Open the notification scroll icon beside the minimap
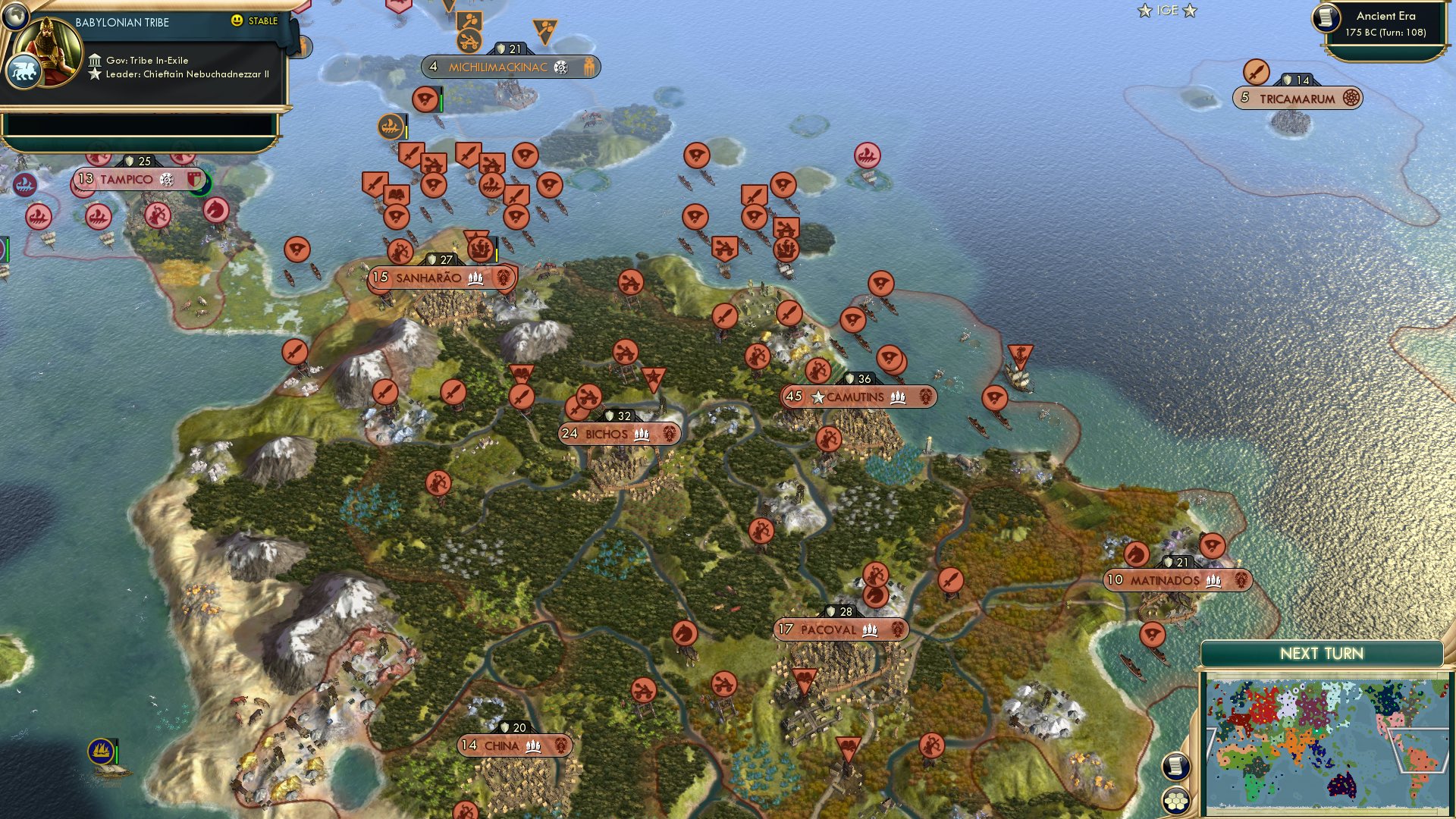Screen dimensions: 1456x819 tap(1176, 765)
